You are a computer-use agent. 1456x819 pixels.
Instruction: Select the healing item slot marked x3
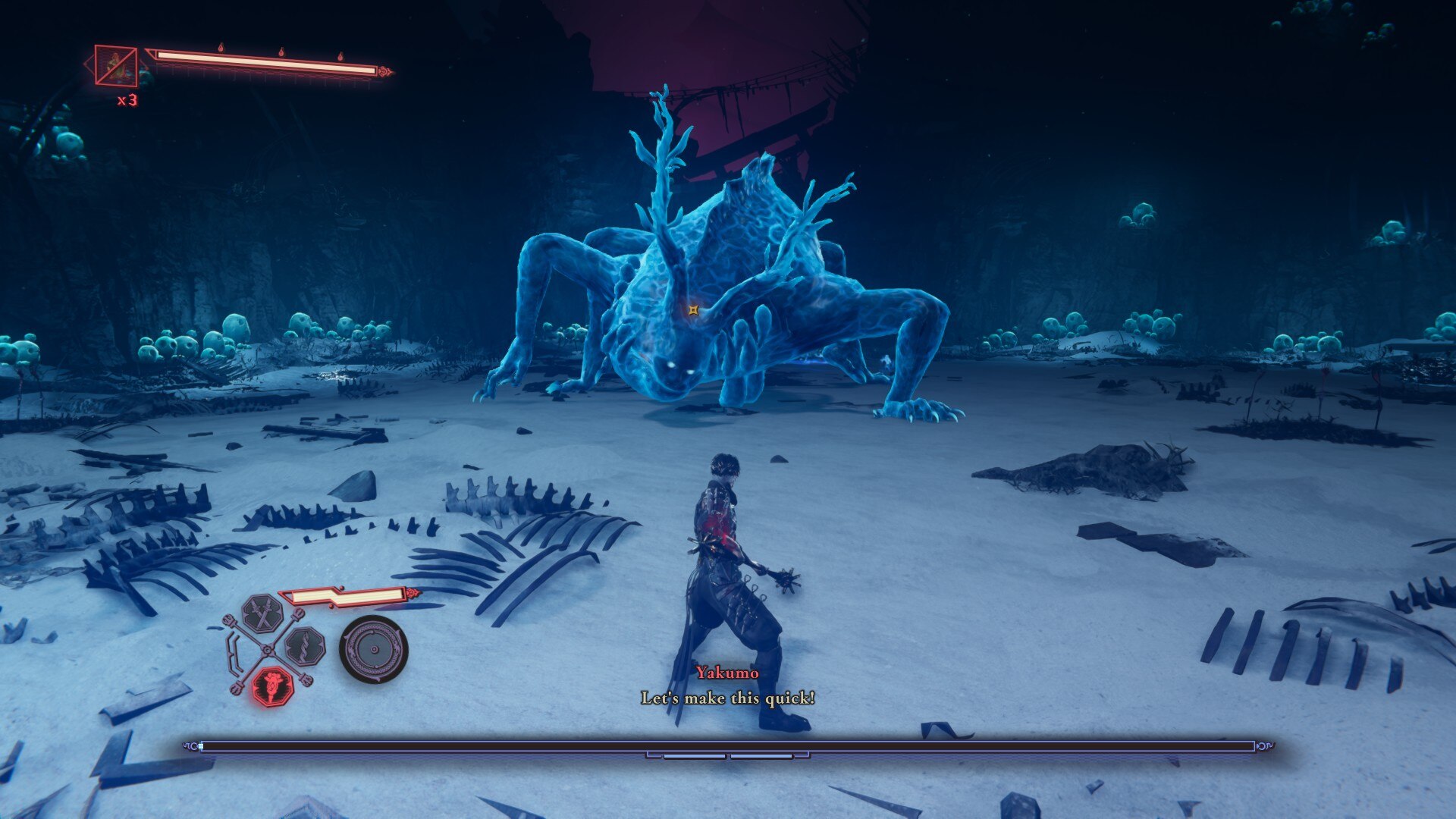116,66
